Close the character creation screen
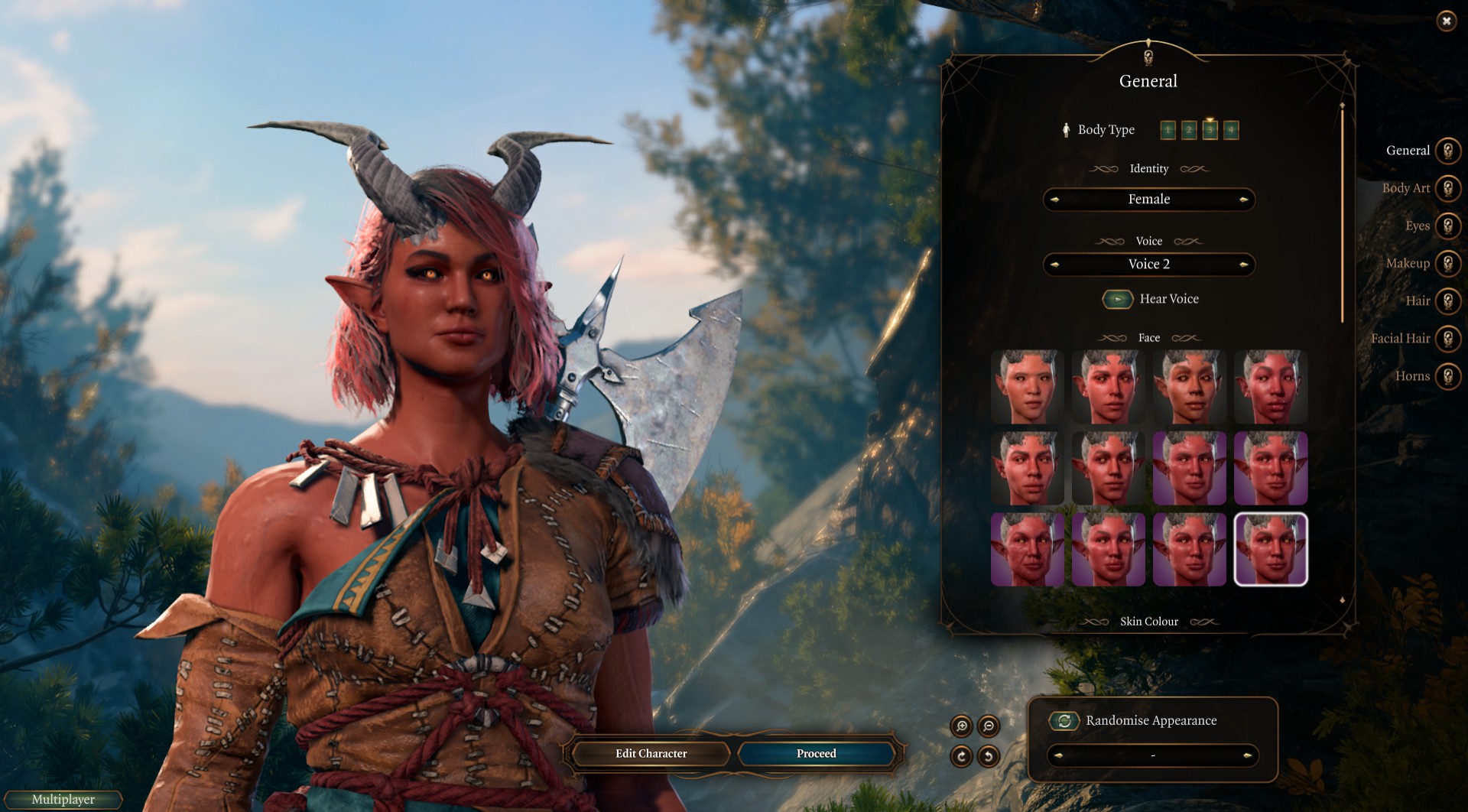 click(x=1446, y=21)
